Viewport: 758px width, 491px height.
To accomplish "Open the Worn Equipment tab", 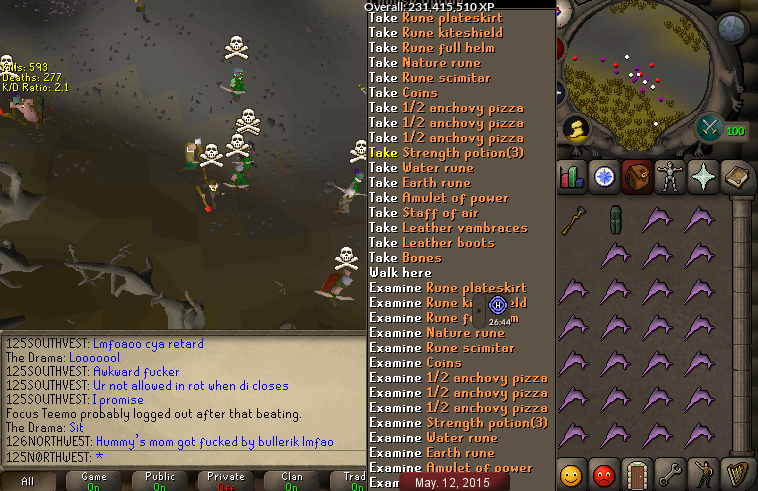I will point(669,176).
